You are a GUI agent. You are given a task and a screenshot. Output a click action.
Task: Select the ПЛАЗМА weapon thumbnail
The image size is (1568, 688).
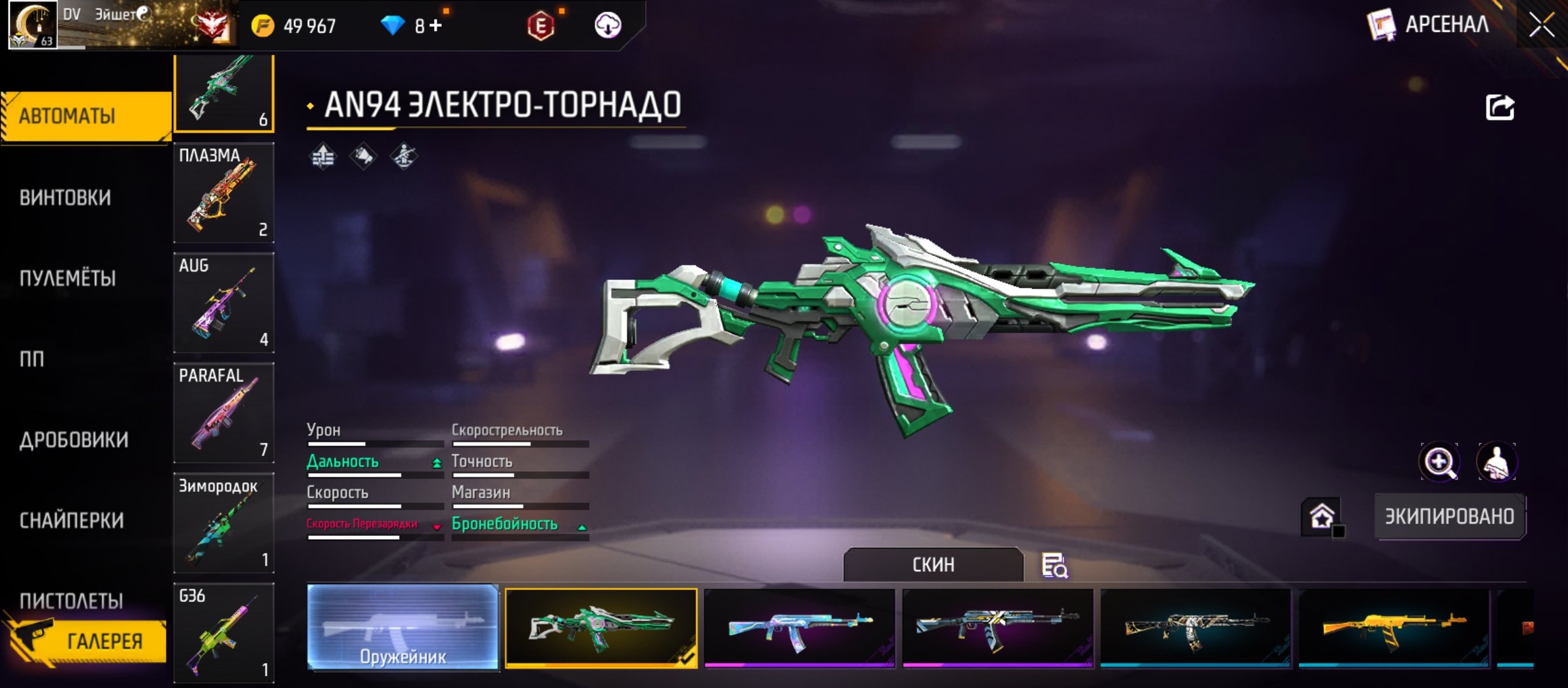[x=224, y=192]
